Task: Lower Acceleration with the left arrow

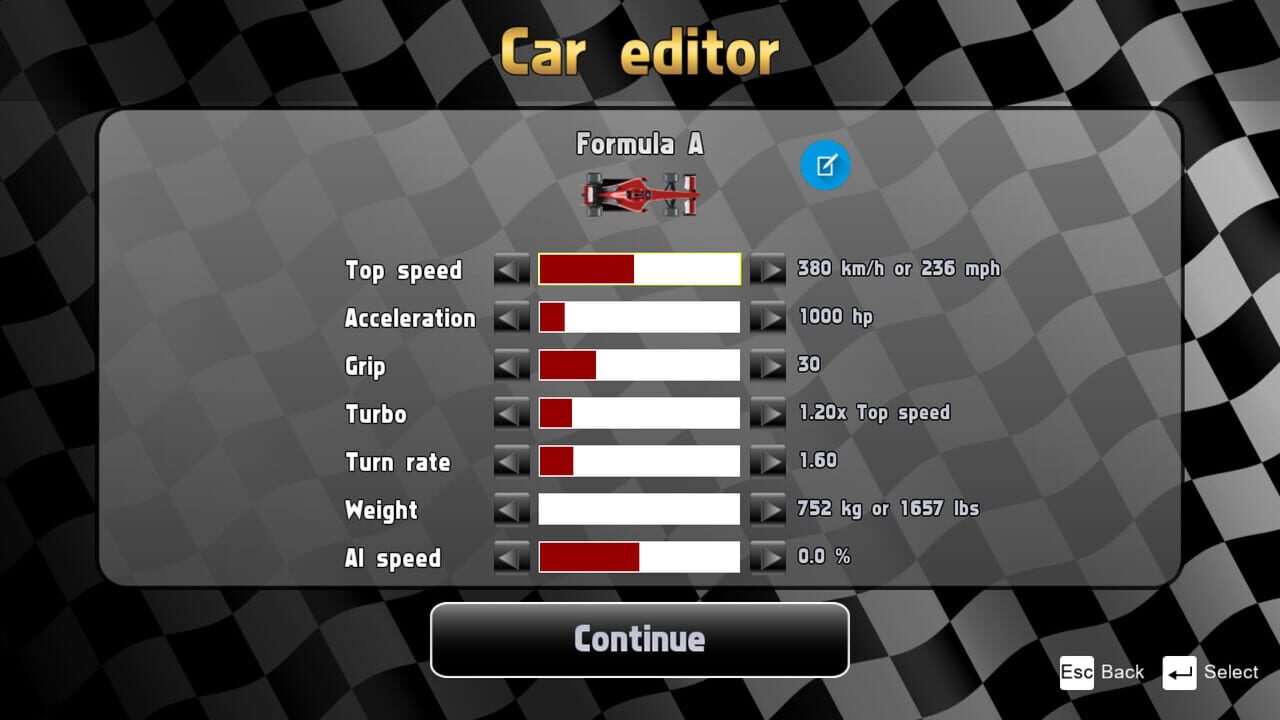Action: click(511, 317)
